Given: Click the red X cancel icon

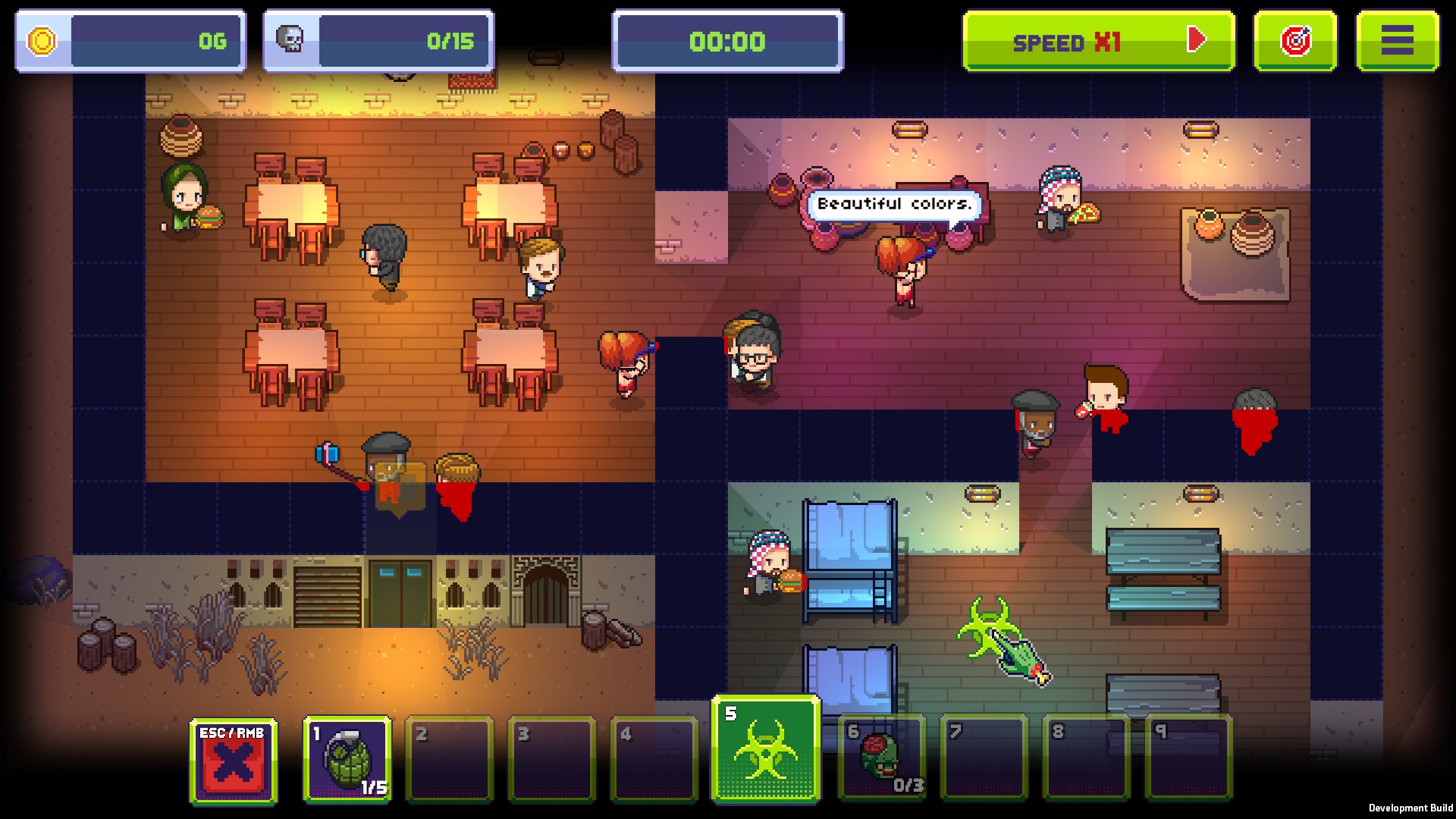Looking at the screenshot, I should [x=231, y=762].
